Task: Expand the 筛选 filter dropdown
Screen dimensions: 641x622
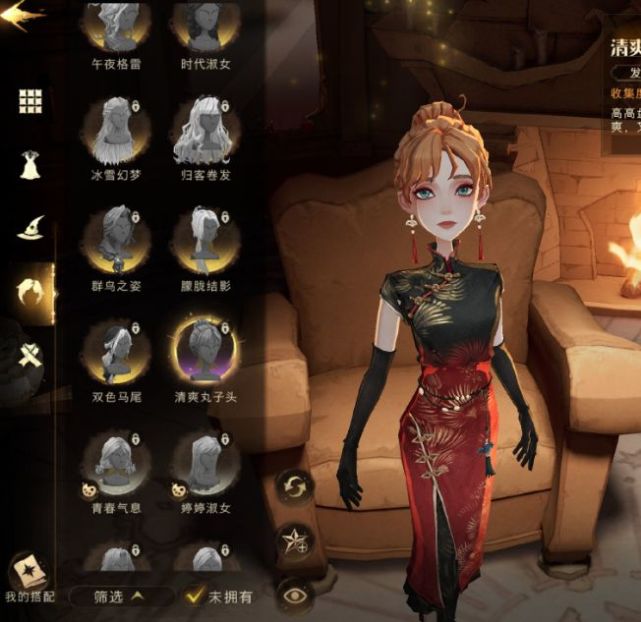Action: (120, 596)
